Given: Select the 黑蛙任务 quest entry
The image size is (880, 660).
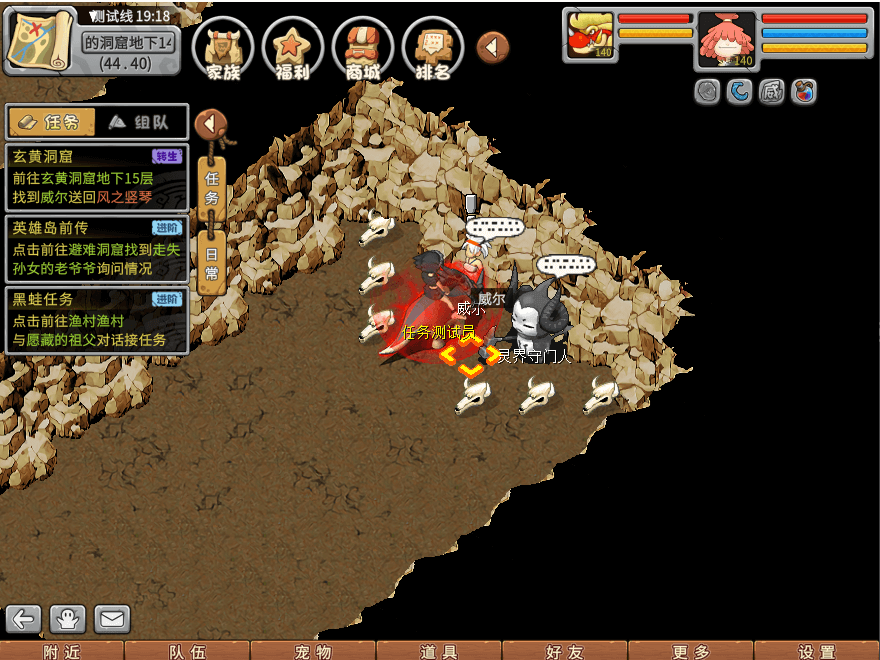Looking at the screenshot, I should point(96,319).
